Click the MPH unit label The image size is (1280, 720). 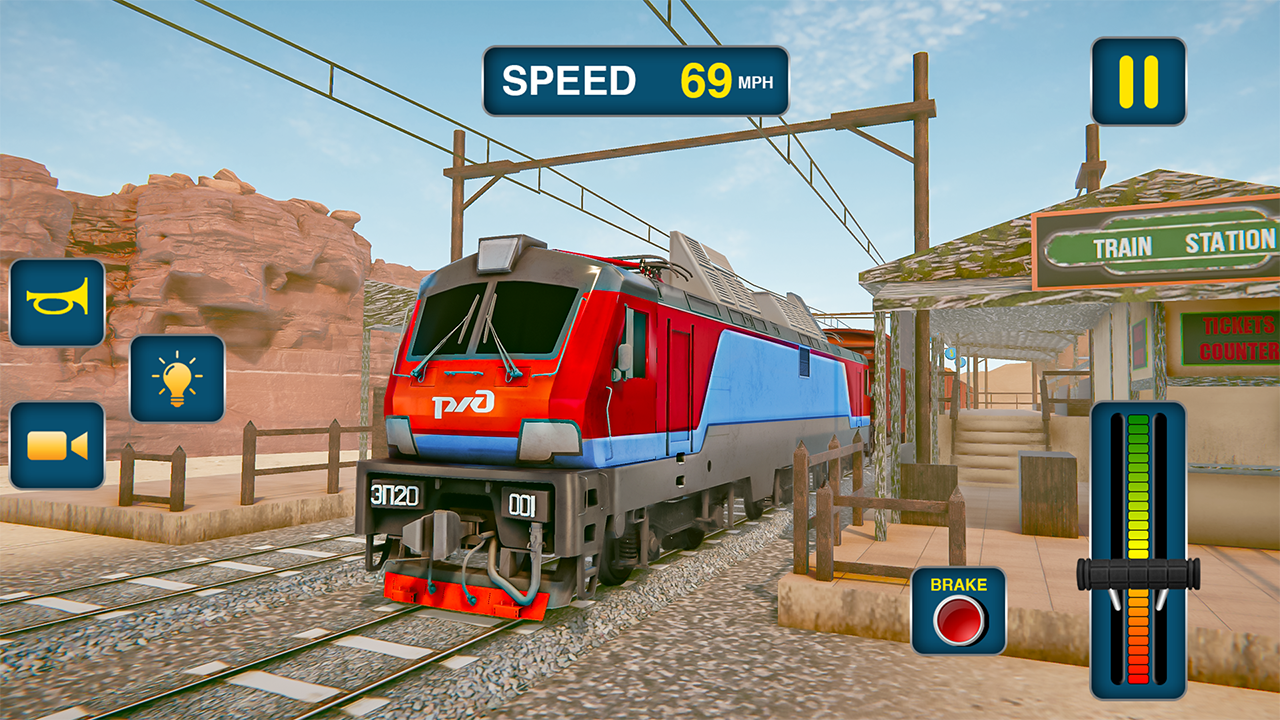757,83
